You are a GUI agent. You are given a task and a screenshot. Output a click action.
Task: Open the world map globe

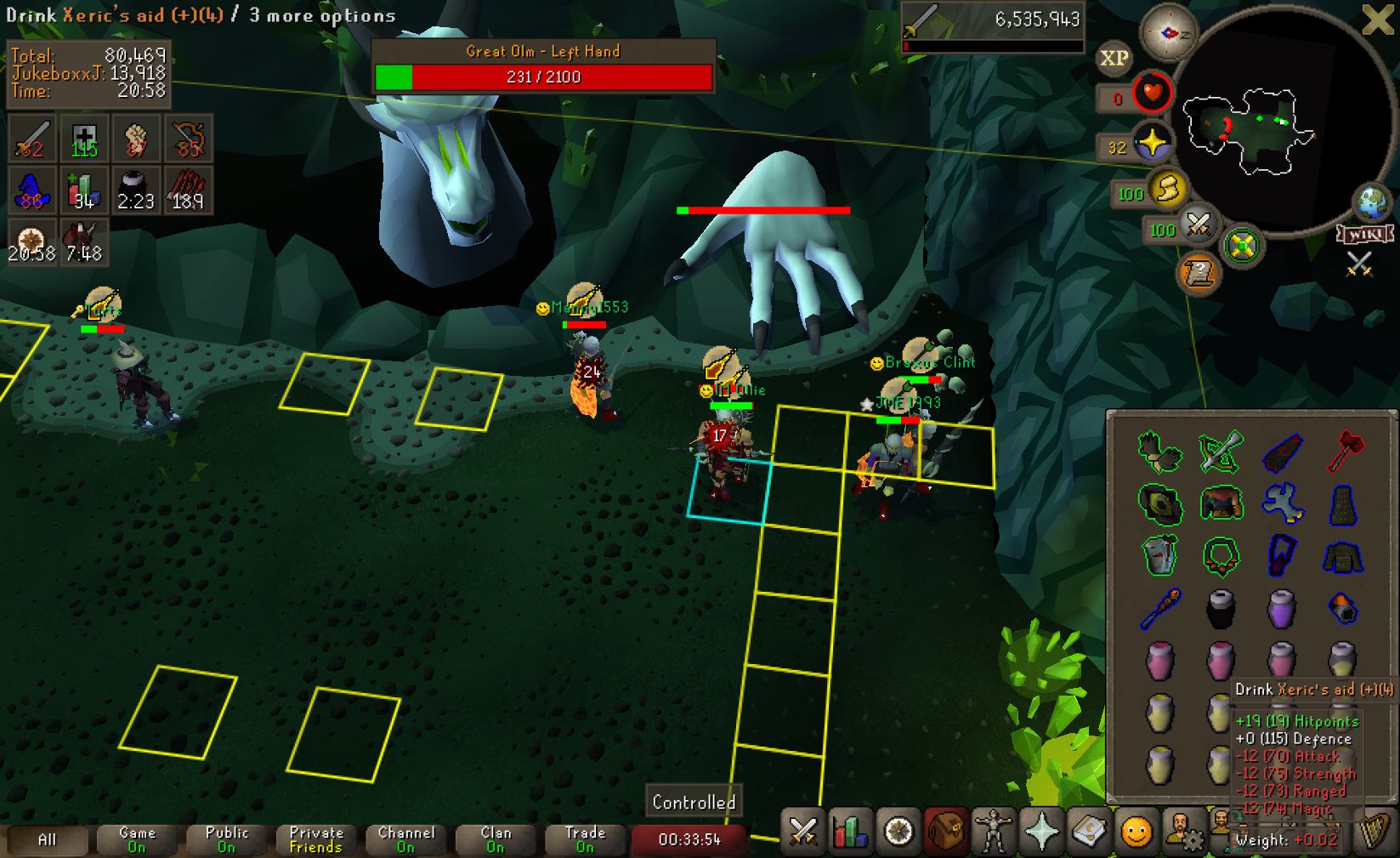1371,202
